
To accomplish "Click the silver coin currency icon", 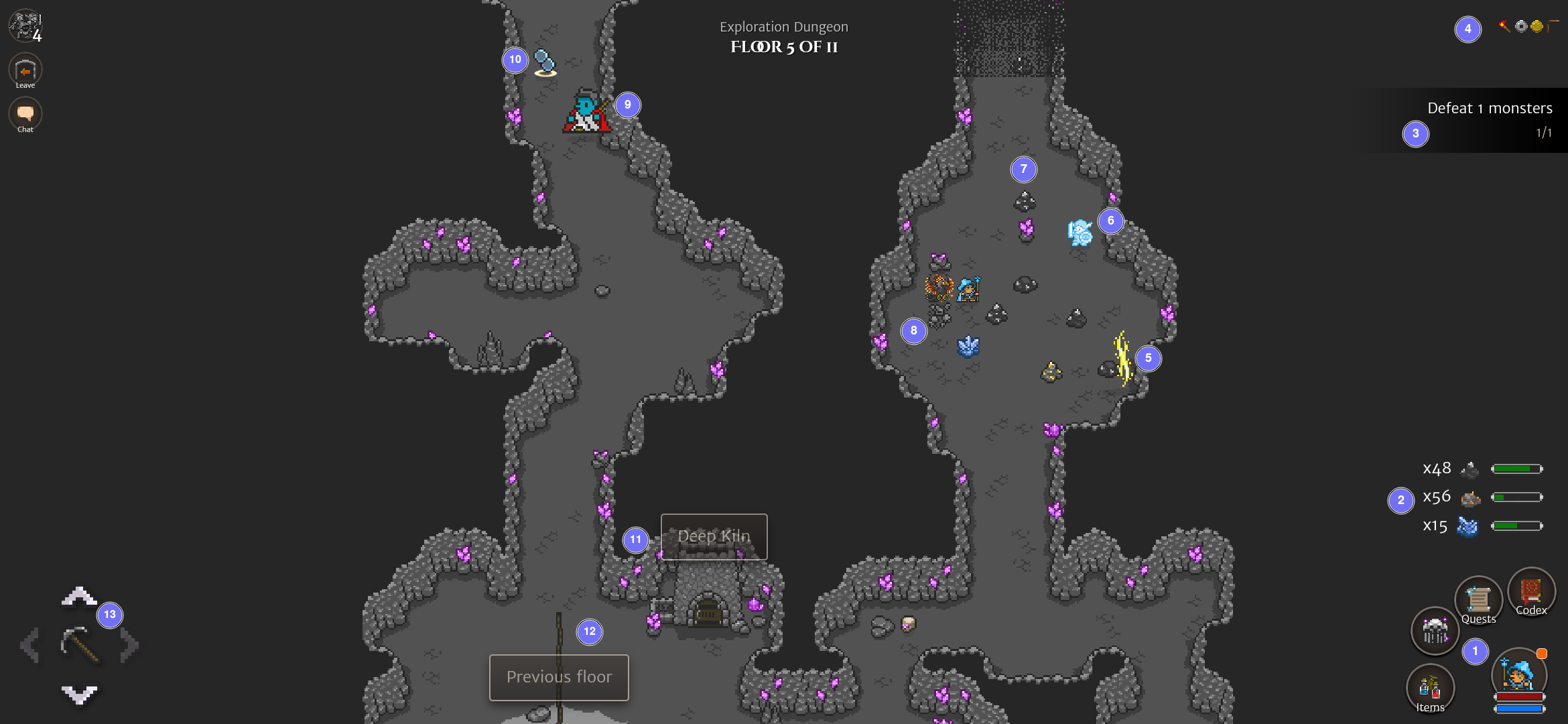I will tap(1521, 26).
